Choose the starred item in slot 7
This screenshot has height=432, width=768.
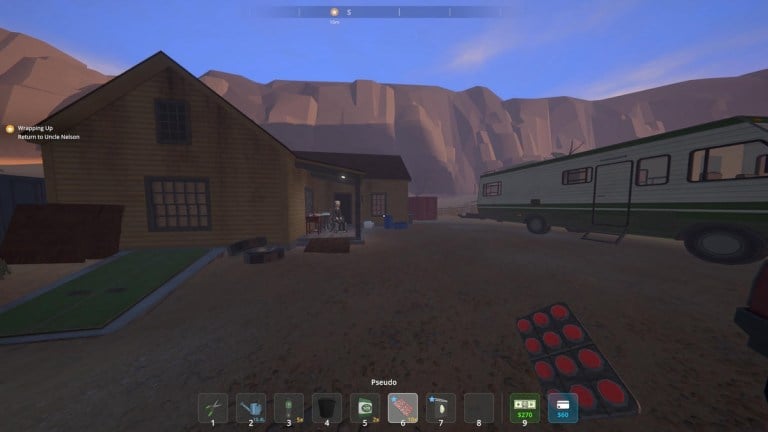coord(441,407)
